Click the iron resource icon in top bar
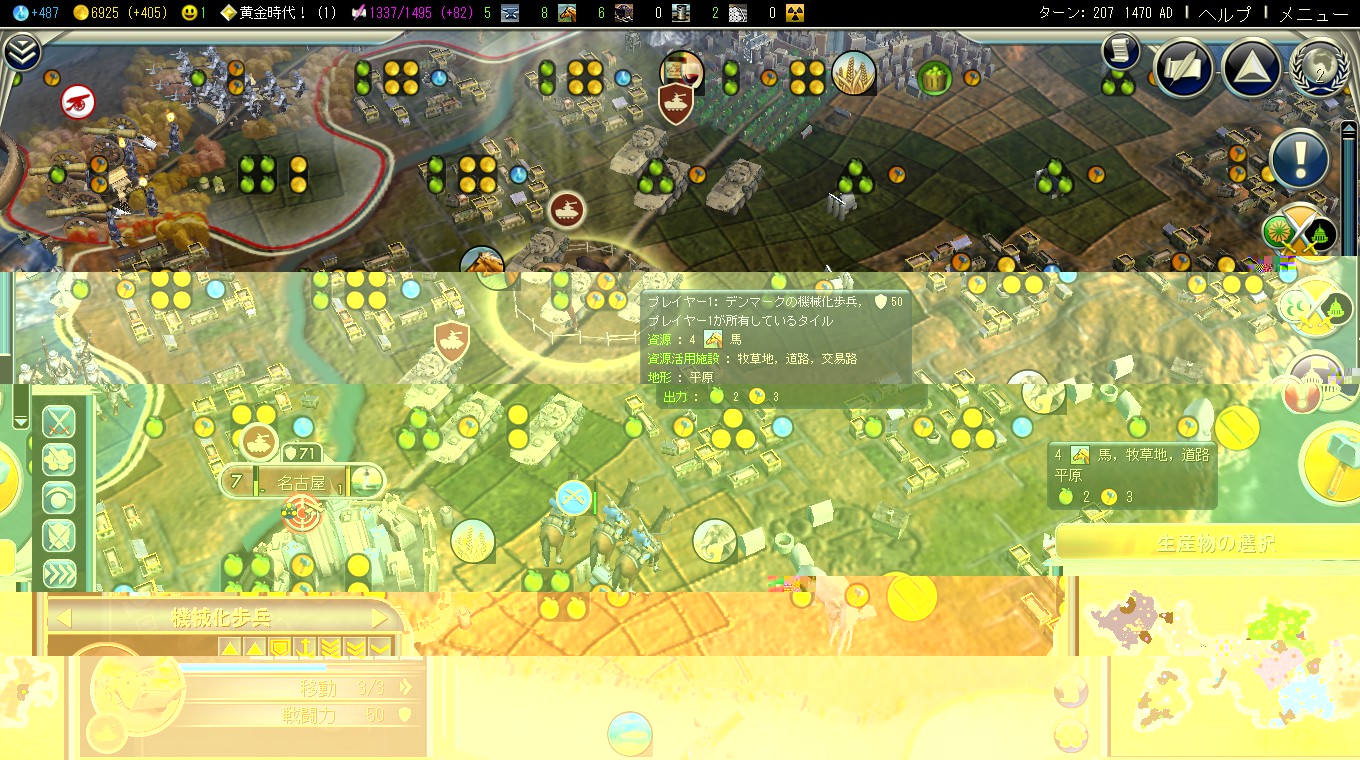 510,13
